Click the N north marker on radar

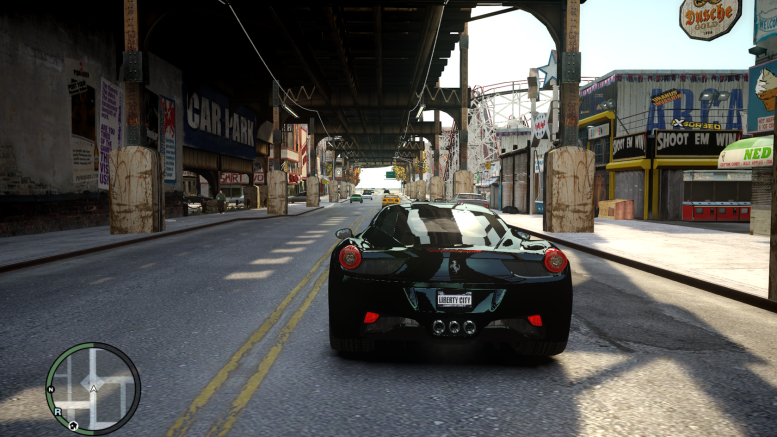tap(49, 388)
